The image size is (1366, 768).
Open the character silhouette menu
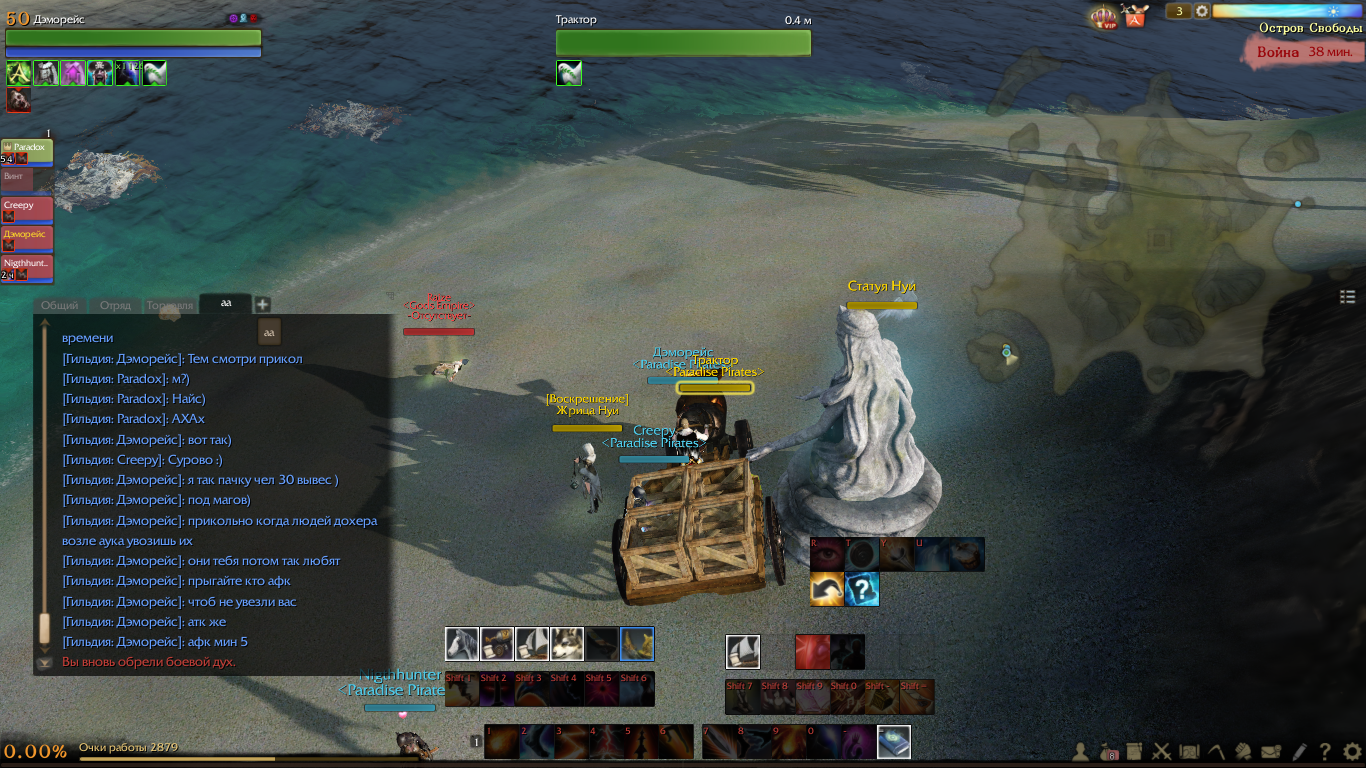pyautogui.click(x=1081, y=751)
